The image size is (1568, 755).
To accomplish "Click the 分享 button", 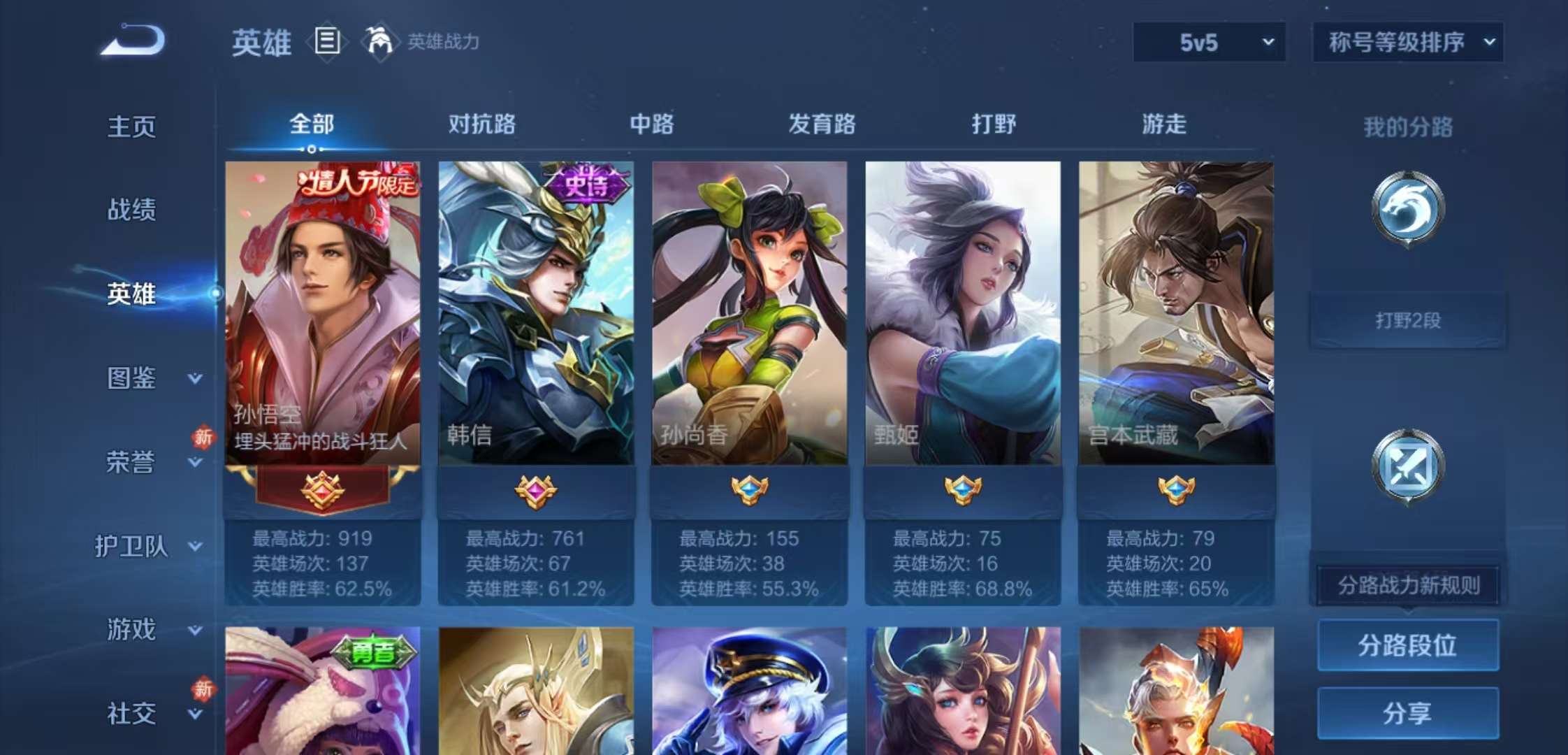I will coord(1407,713).
